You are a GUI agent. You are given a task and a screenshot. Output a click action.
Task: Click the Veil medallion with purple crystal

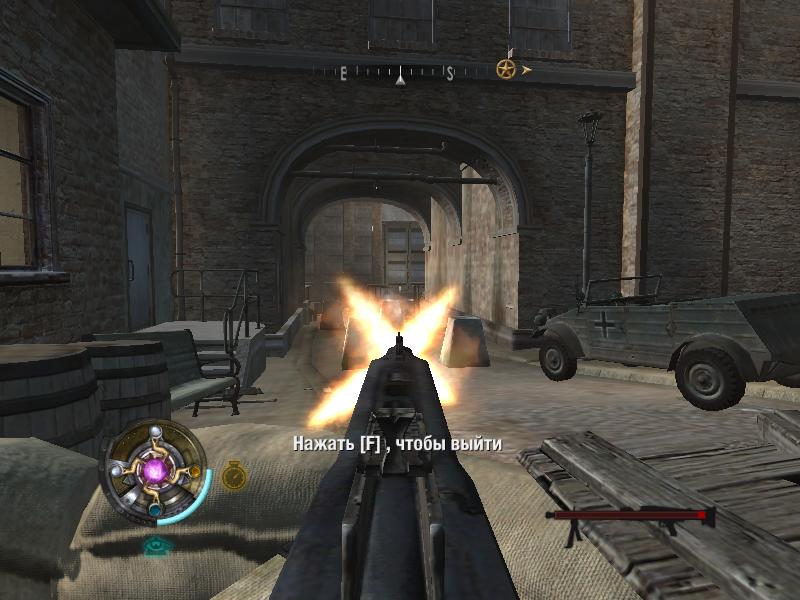click(x=155, y=469)
